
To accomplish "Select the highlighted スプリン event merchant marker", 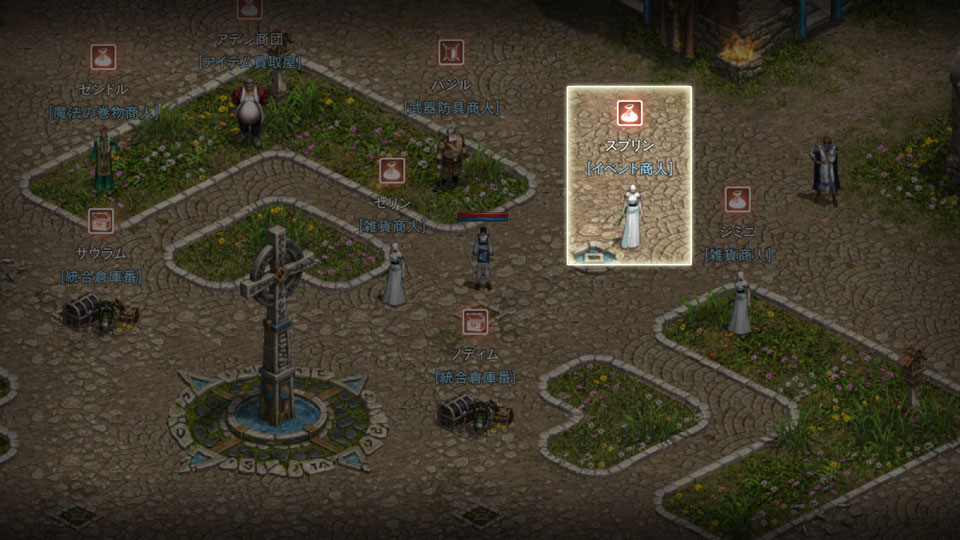I will coord(629,113).
